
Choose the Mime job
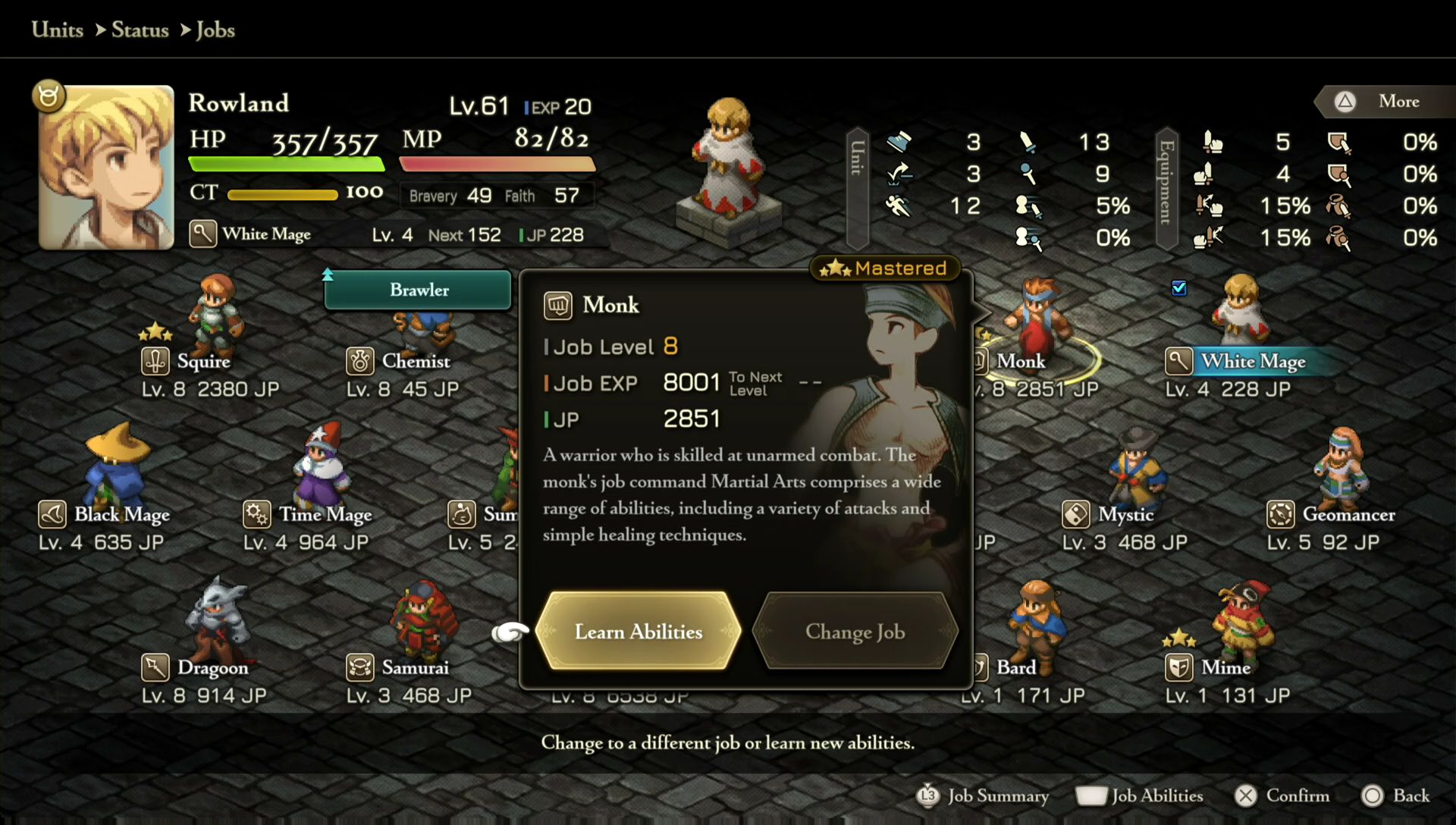1225,667
